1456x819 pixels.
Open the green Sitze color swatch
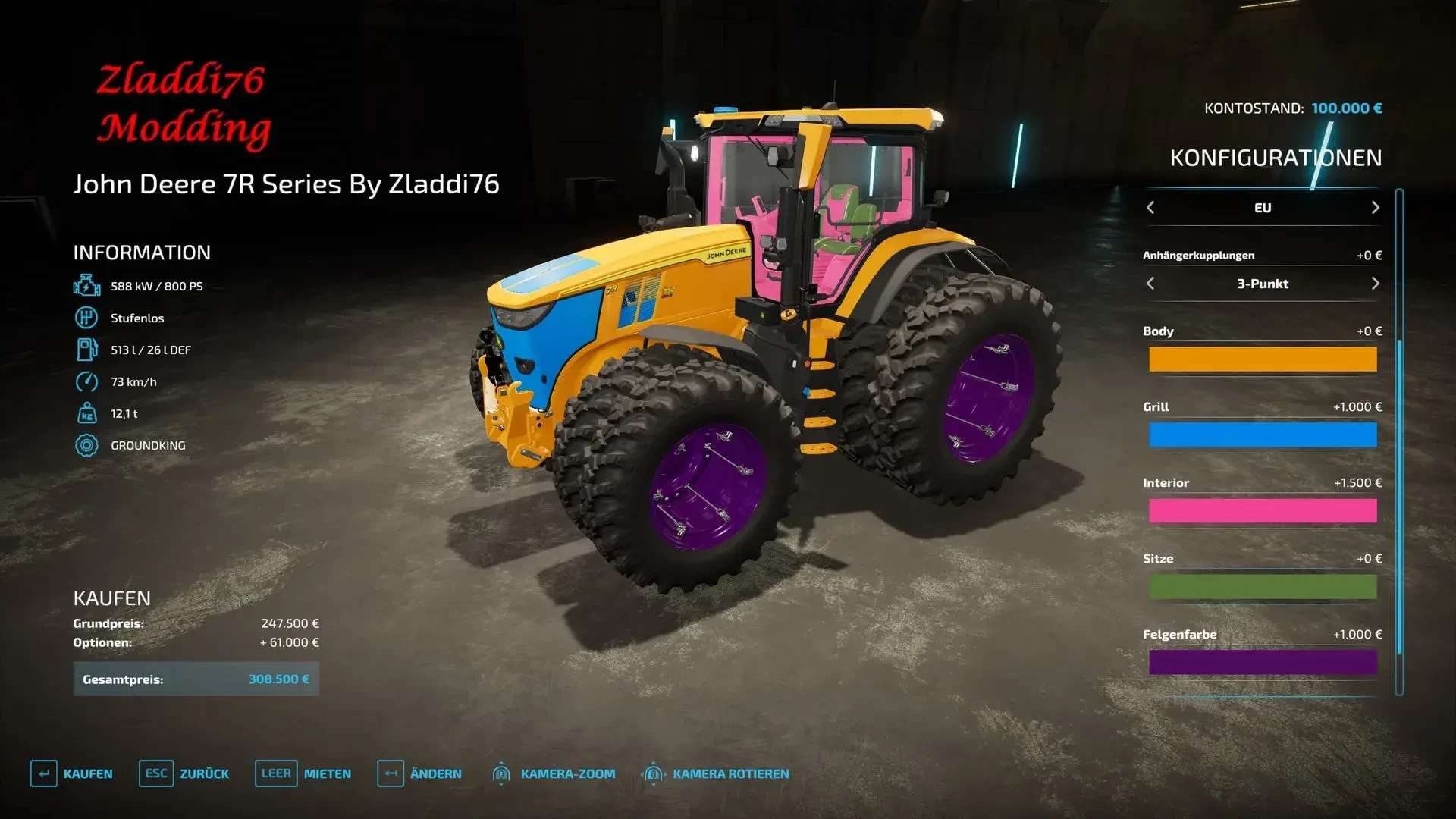1262,587
